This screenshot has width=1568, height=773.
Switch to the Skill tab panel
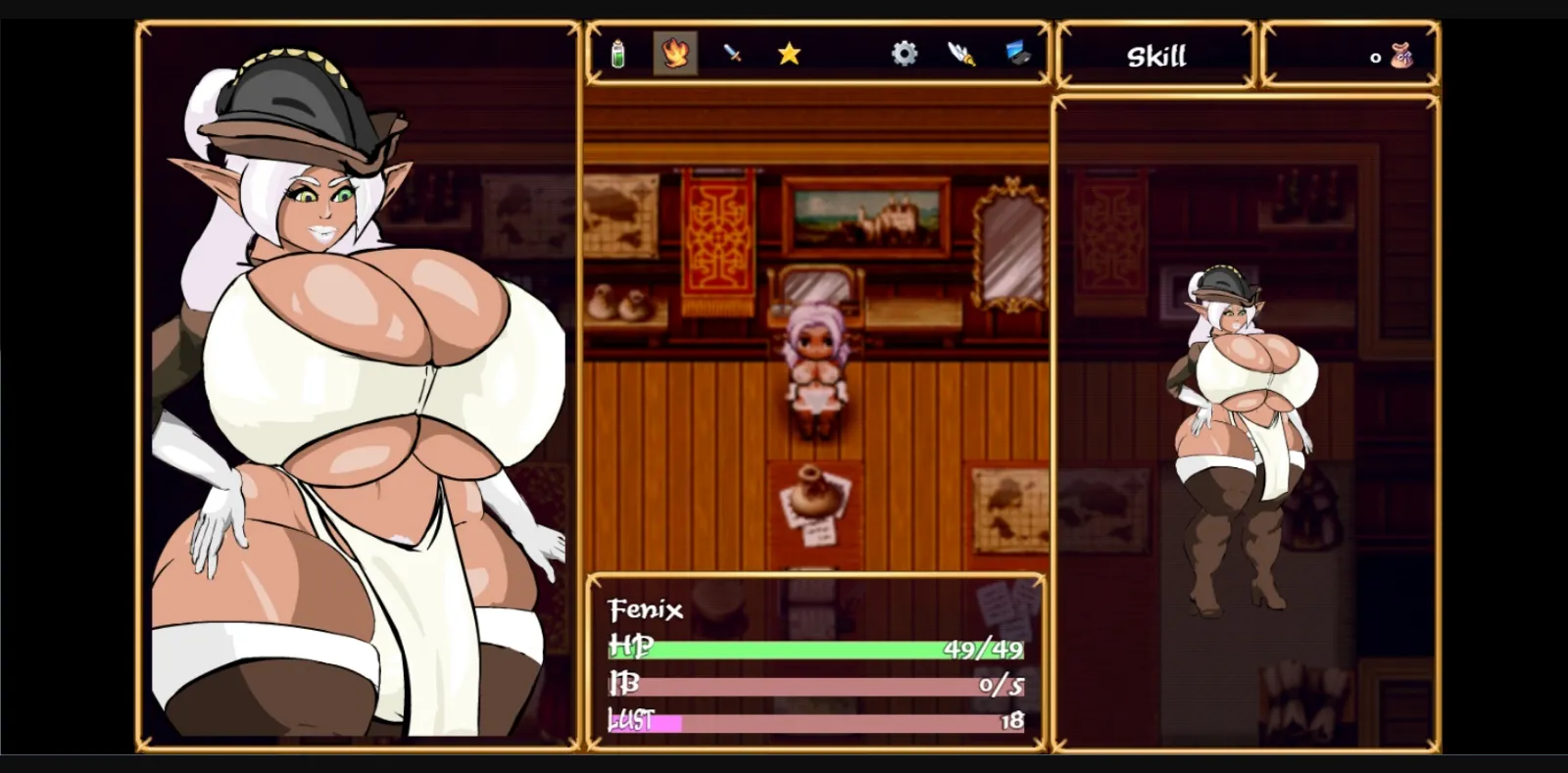pos(1156,55)
